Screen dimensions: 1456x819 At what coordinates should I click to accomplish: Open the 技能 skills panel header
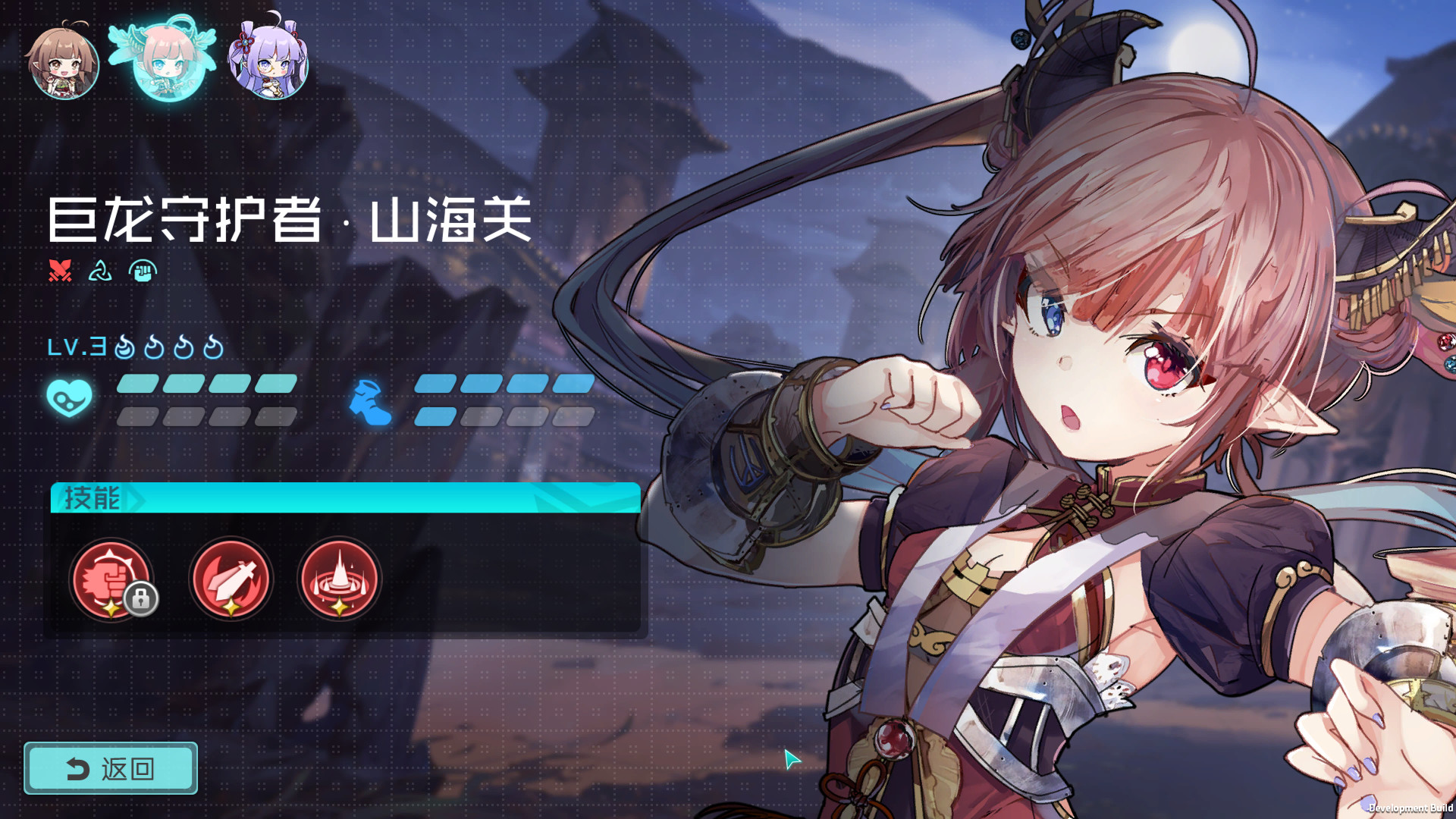point(93,499)
